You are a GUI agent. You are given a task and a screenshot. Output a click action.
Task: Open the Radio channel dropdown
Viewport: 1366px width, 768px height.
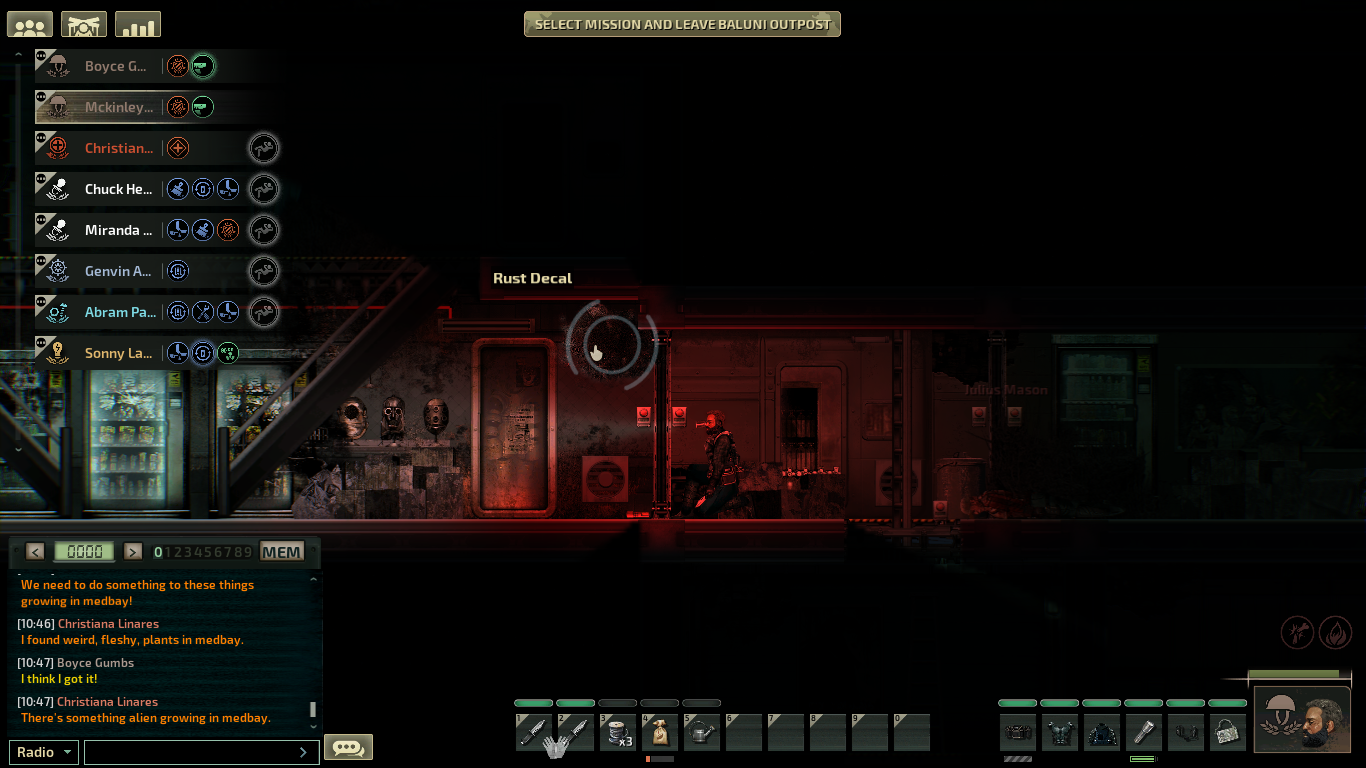tap(43, 751)
